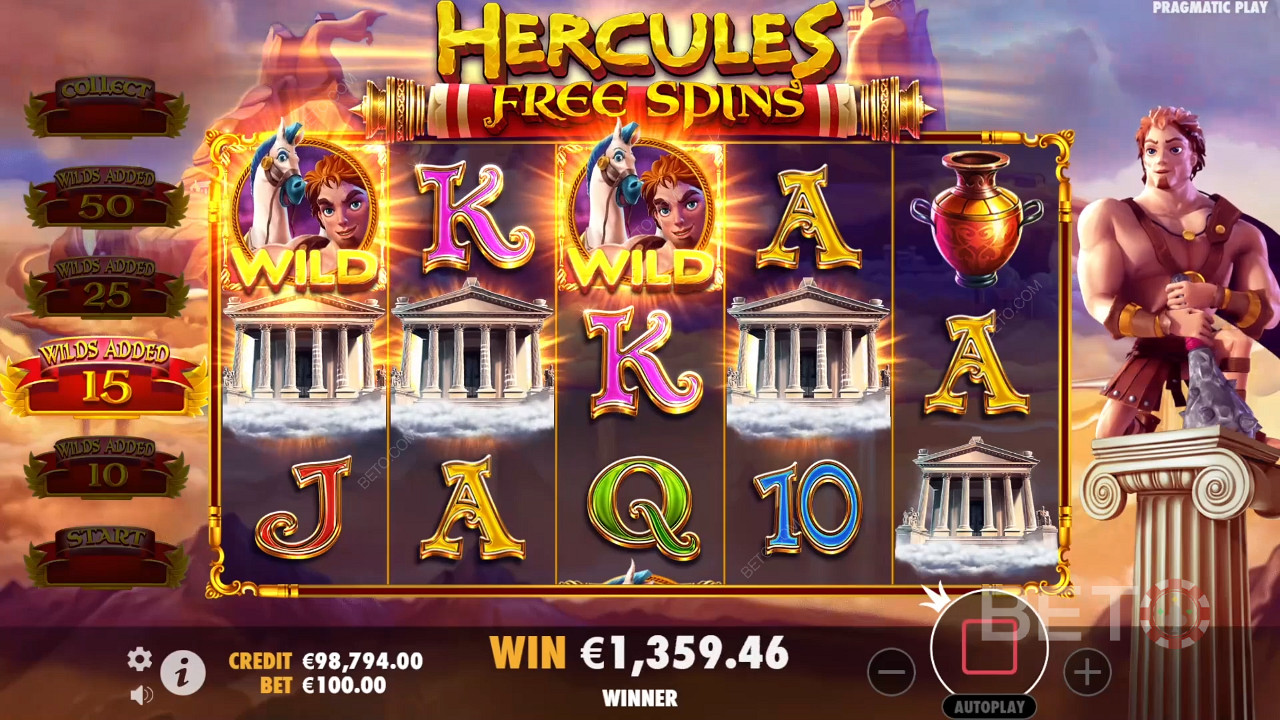
Task: Stop the spin using the round button
Action: [x=989, y=646]
